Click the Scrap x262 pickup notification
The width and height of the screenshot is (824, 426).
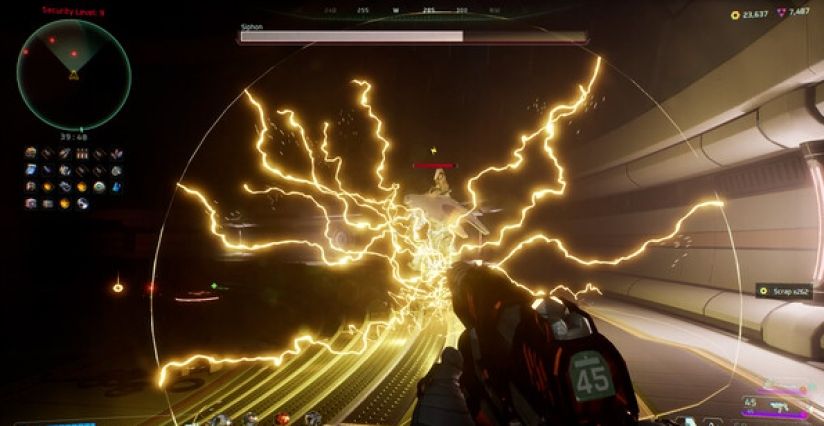[788, 291]
